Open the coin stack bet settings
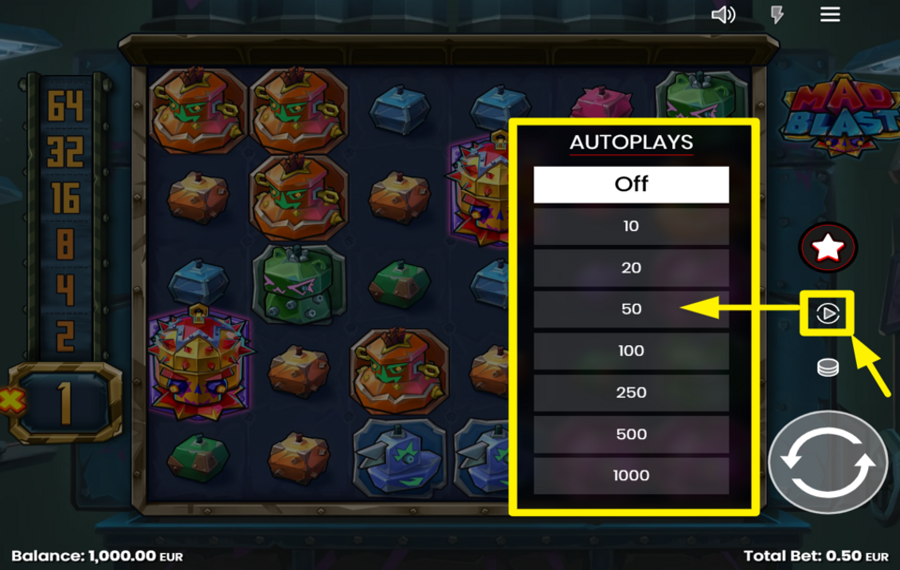The image size is (900, 570). [x=828, y=367]
